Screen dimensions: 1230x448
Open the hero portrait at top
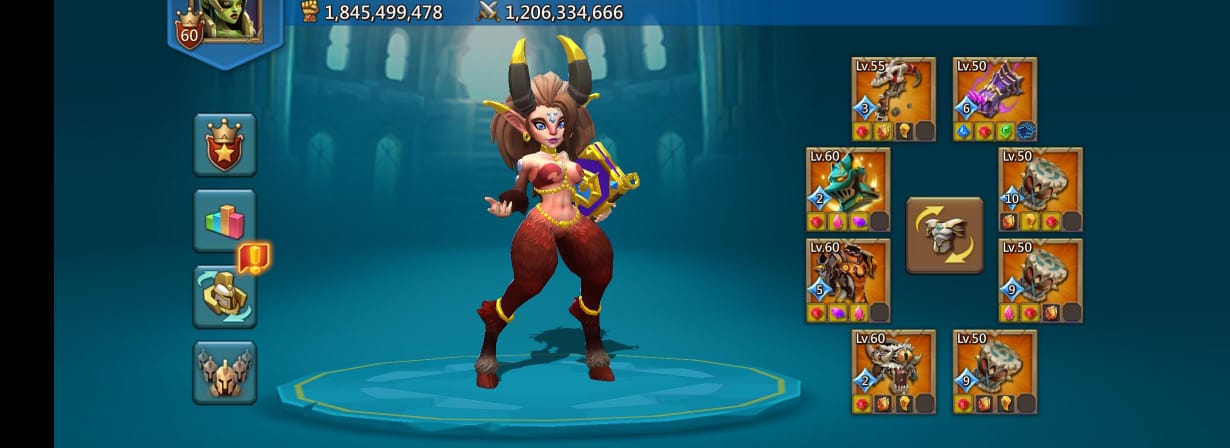point(231,19)
